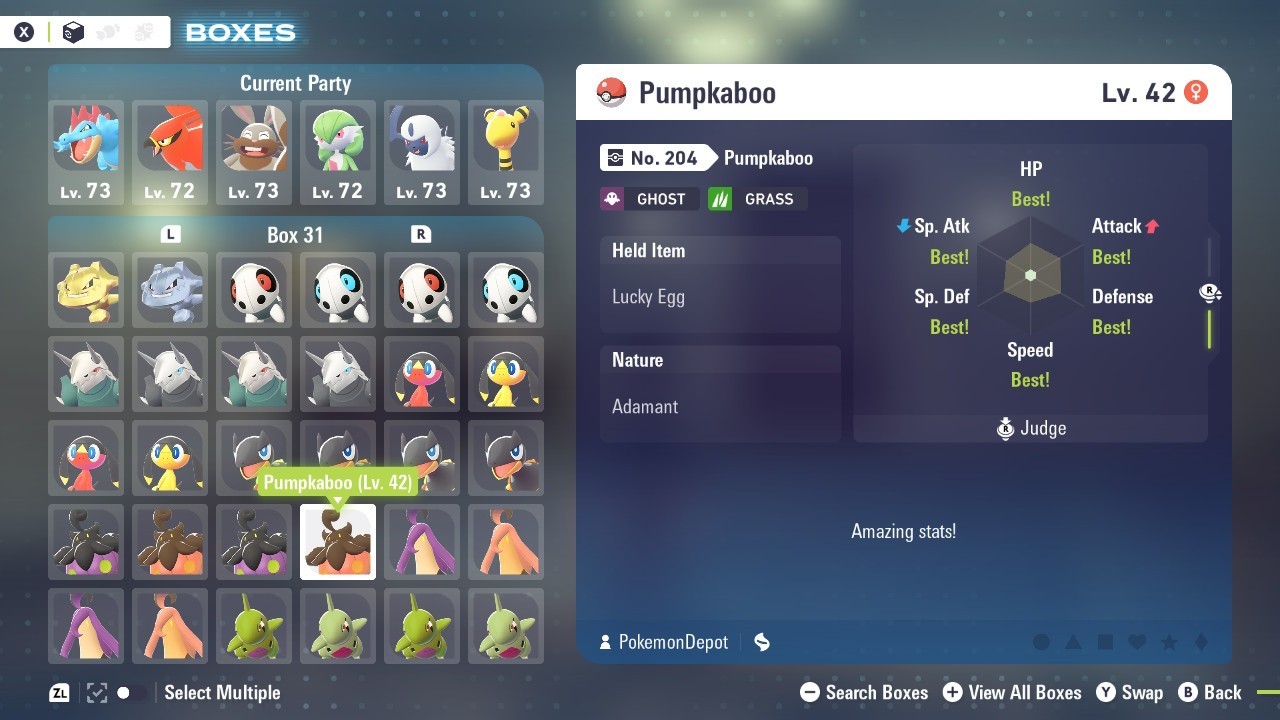This screenshot has height=720, width=1280.
Task: Click the R-stick rotate indicator near the stat chart
Action: point(1210,292)
